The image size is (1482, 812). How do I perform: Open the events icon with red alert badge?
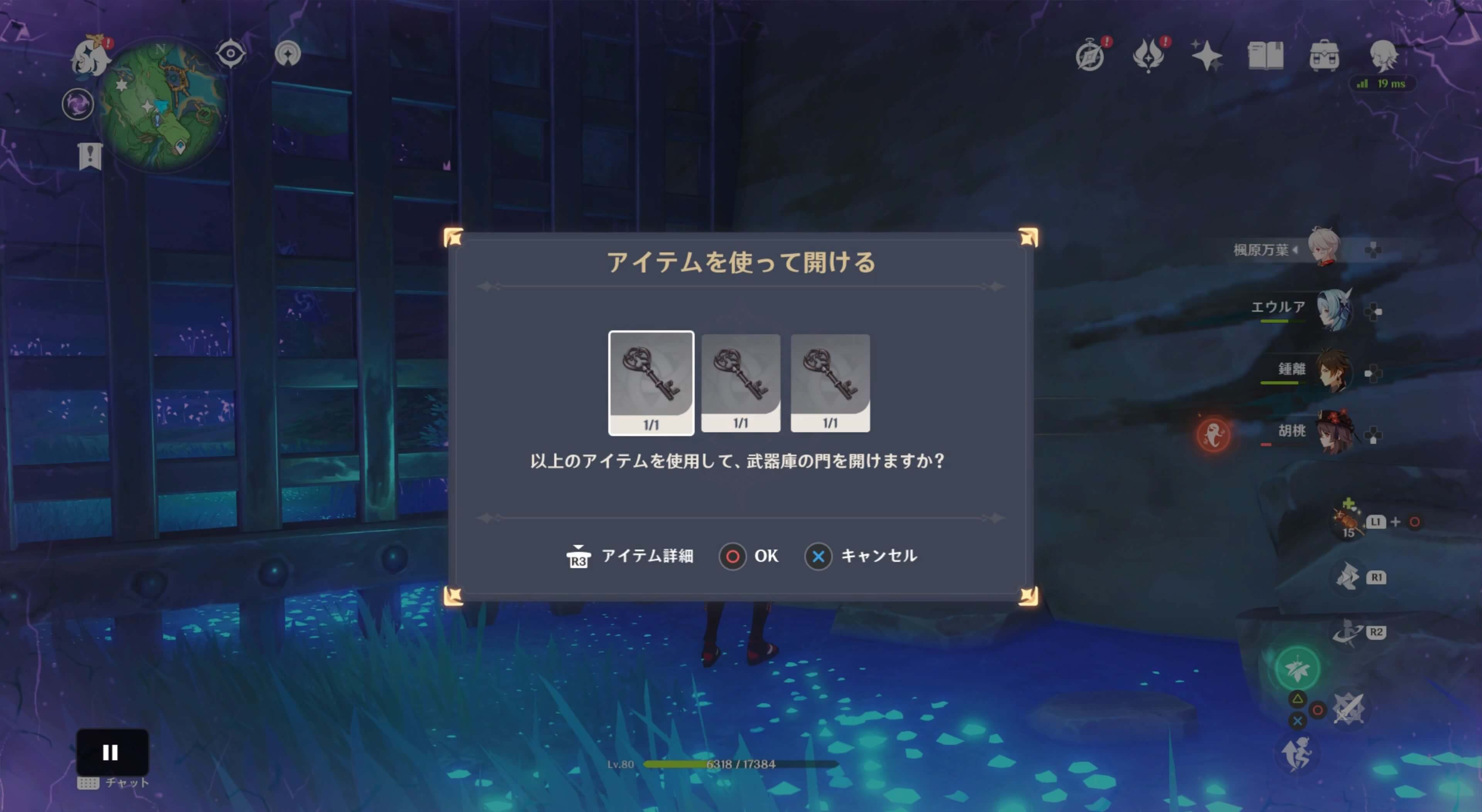1148,55
